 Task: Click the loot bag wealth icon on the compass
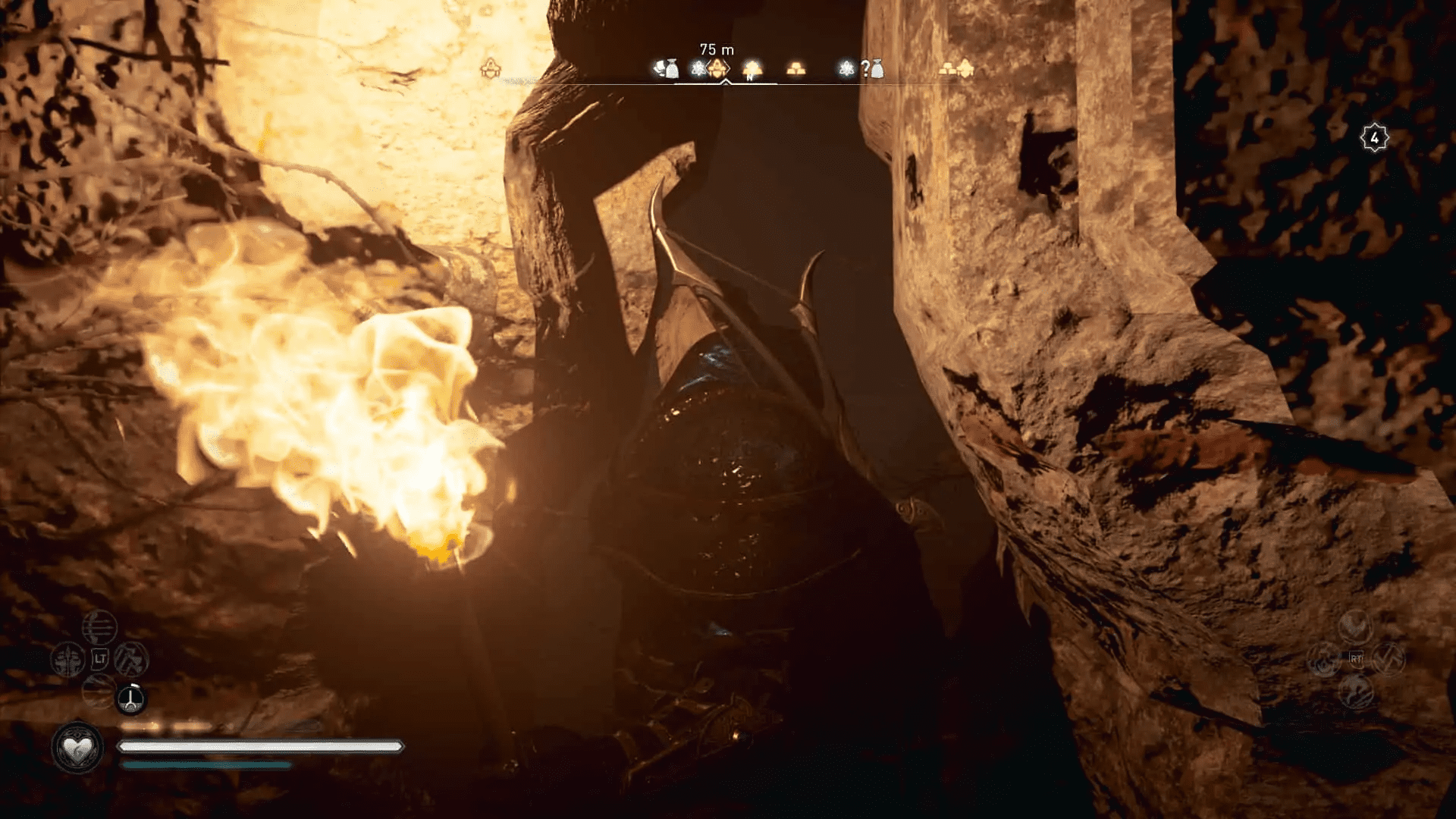click(x=670, y=67)
